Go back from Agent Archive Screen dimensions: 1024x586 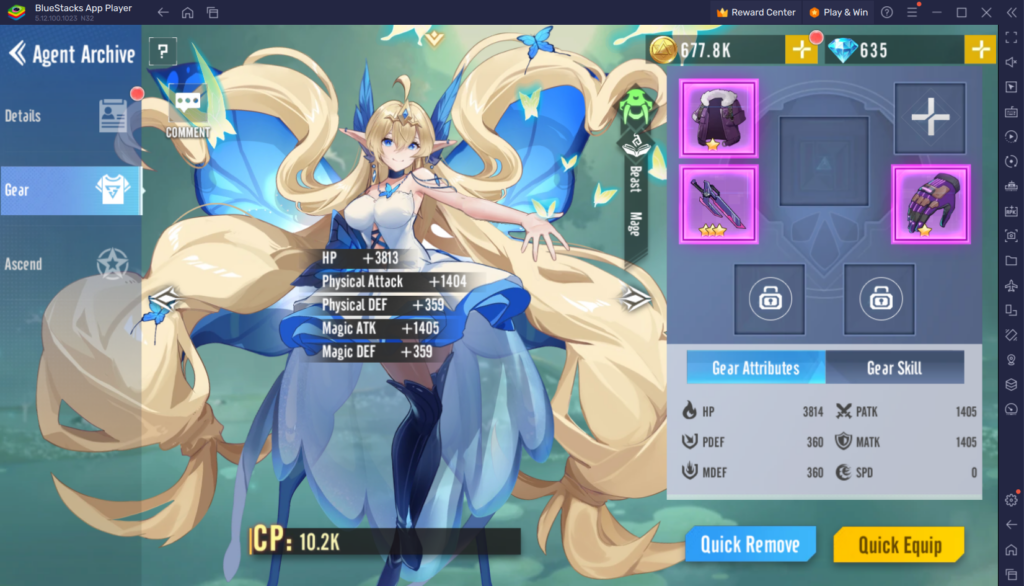pos(17,53)
